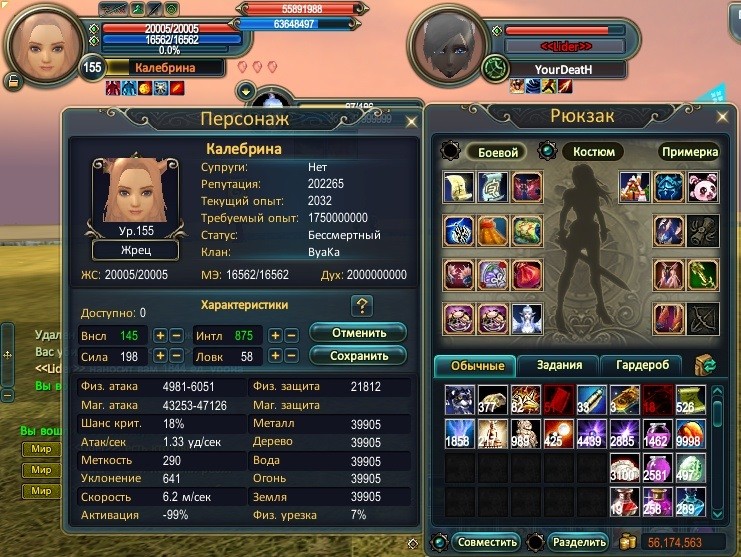Screen dimensions: 741x557
Task: Save stats with the Сохранить button
Action: (x=357, y=355)
